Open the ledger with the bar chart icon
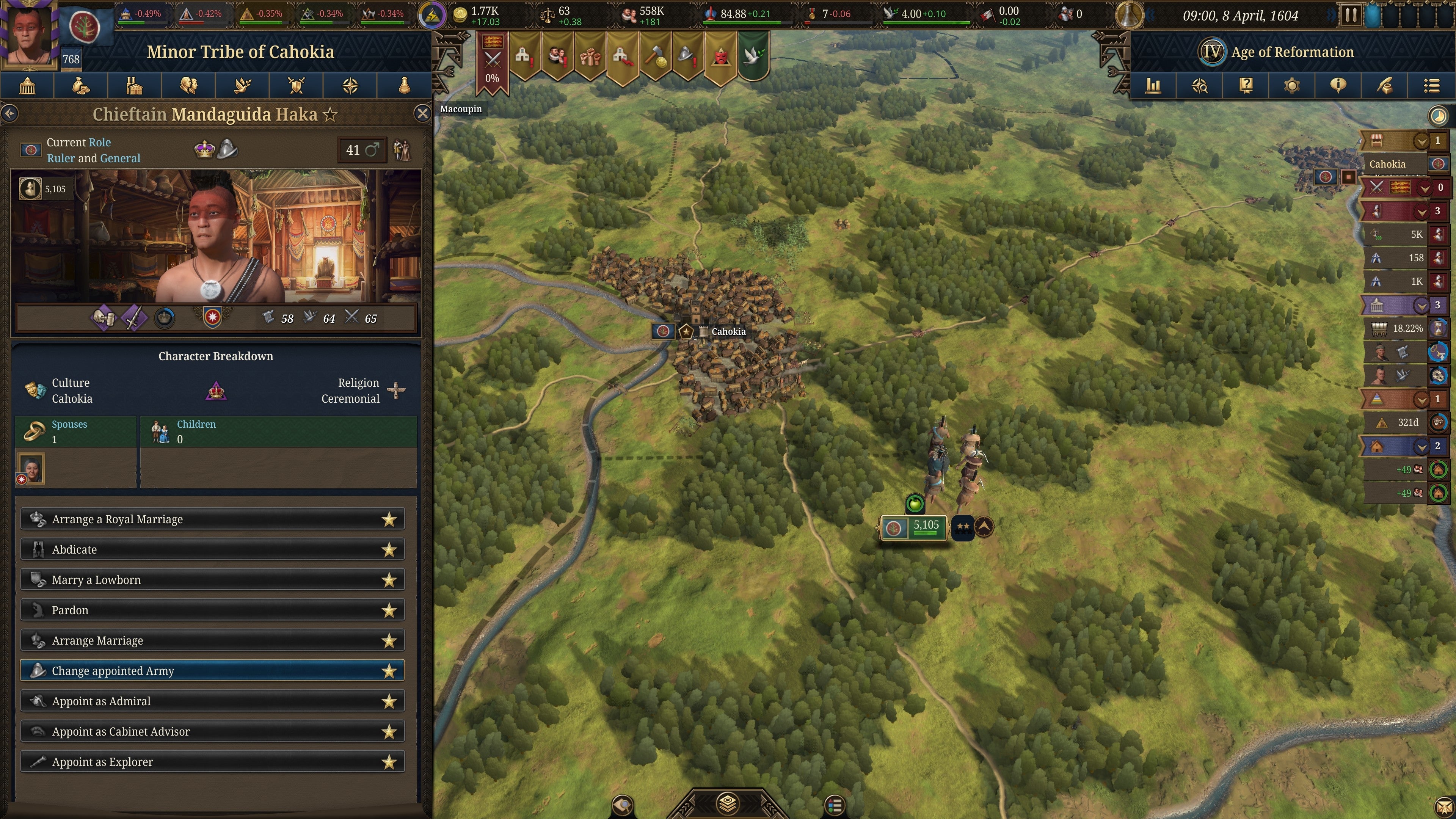The image size is (1456, 819). [x=1153, y=85]
